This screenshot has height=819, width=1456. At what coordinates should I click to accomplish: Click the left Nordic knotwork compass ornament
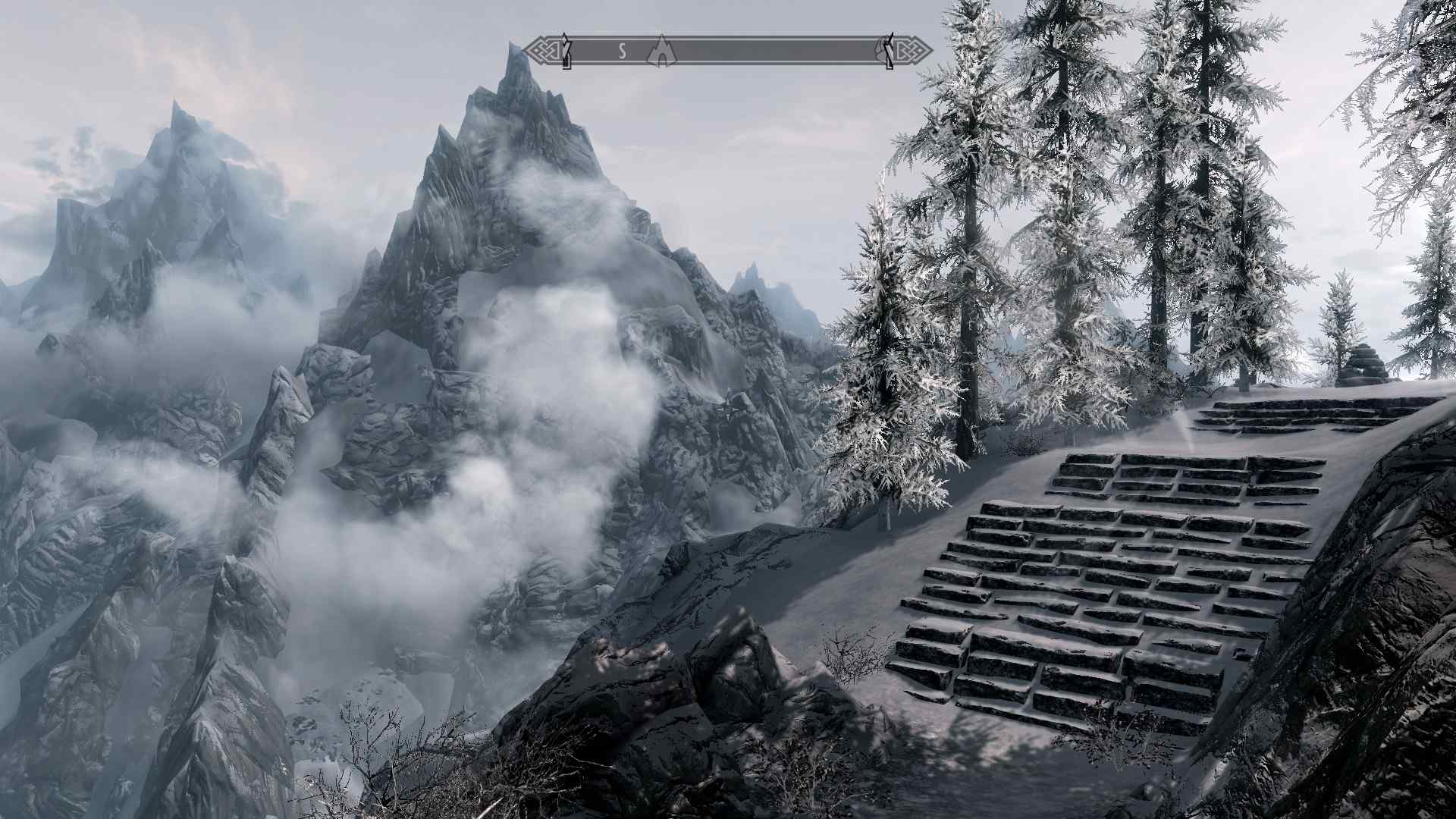(x=541, y=51)
